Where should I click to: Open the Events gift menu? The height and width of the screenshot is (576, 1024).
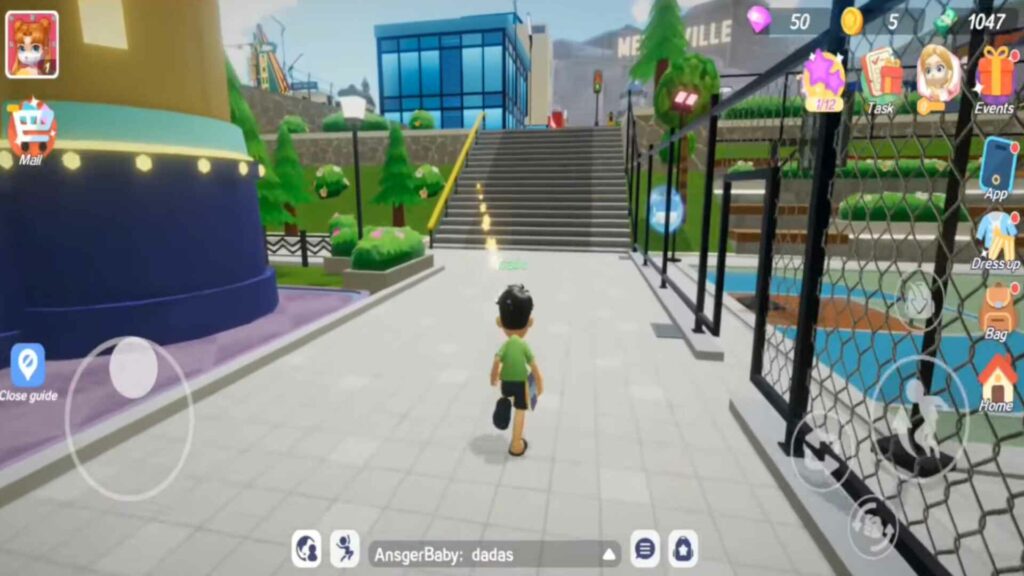995,80
